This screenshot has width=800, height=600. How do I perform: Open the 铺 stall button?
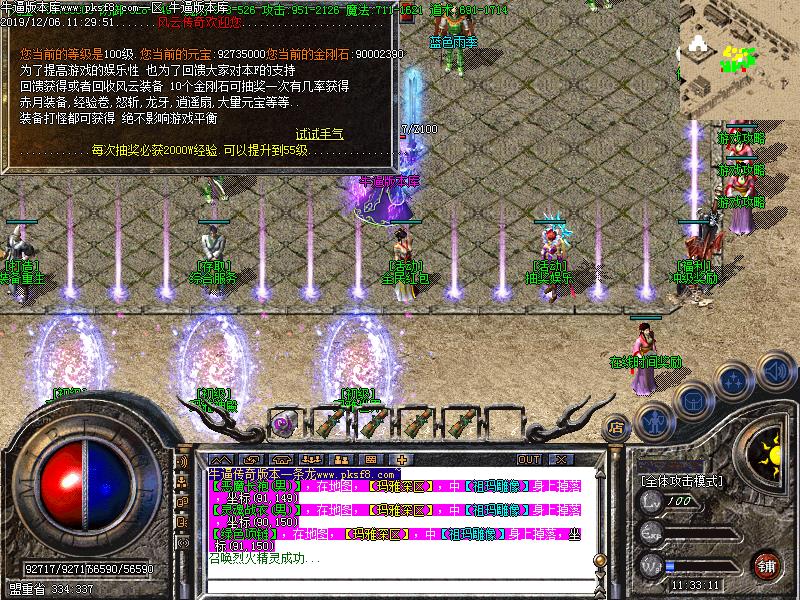767,565
